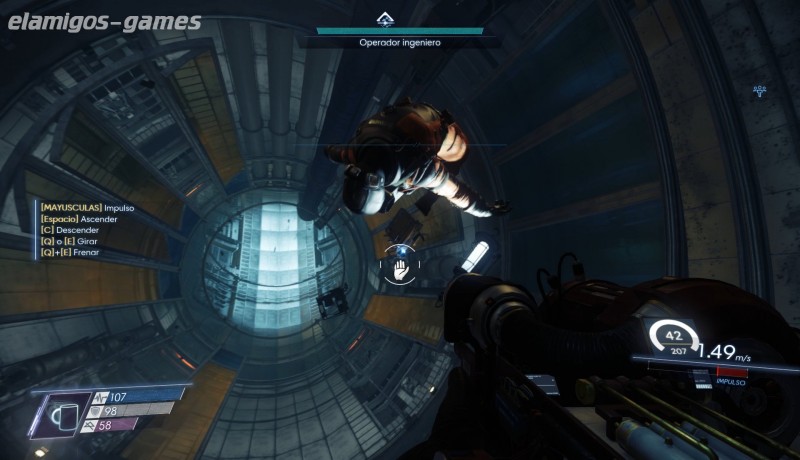Viewport: 800px width, 460px height.
Task: Open the elamigos-games watermark link
Action: 103,22
